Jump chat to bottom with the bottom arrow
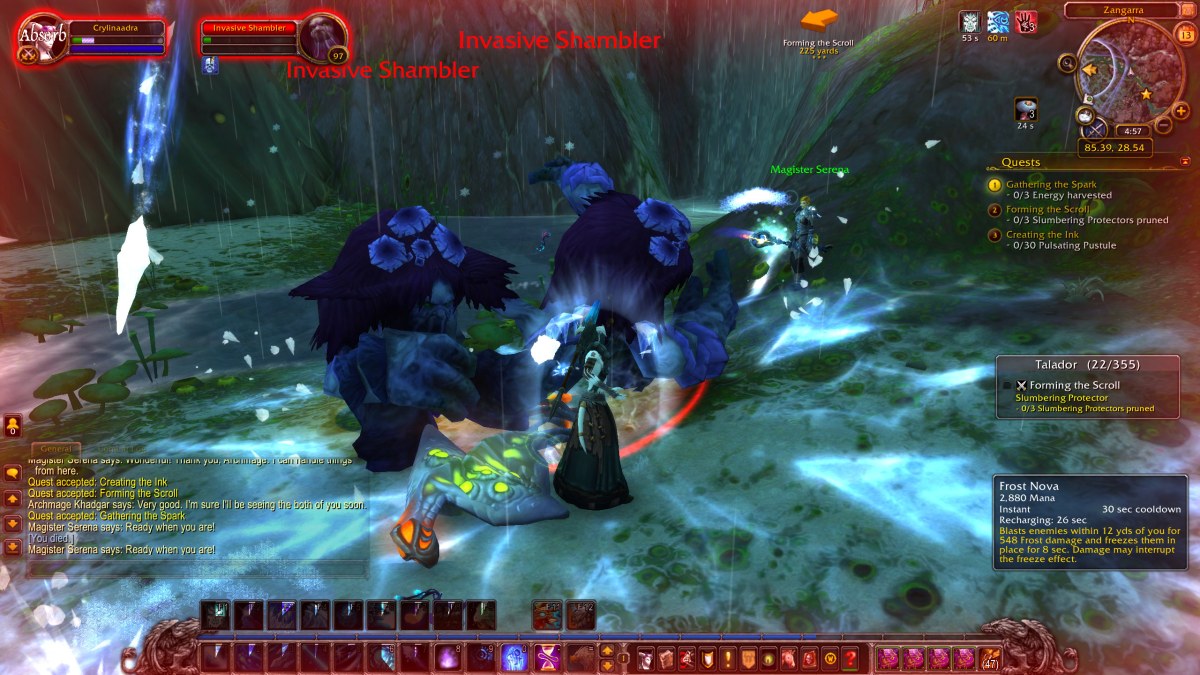 [x=13, y=547]
